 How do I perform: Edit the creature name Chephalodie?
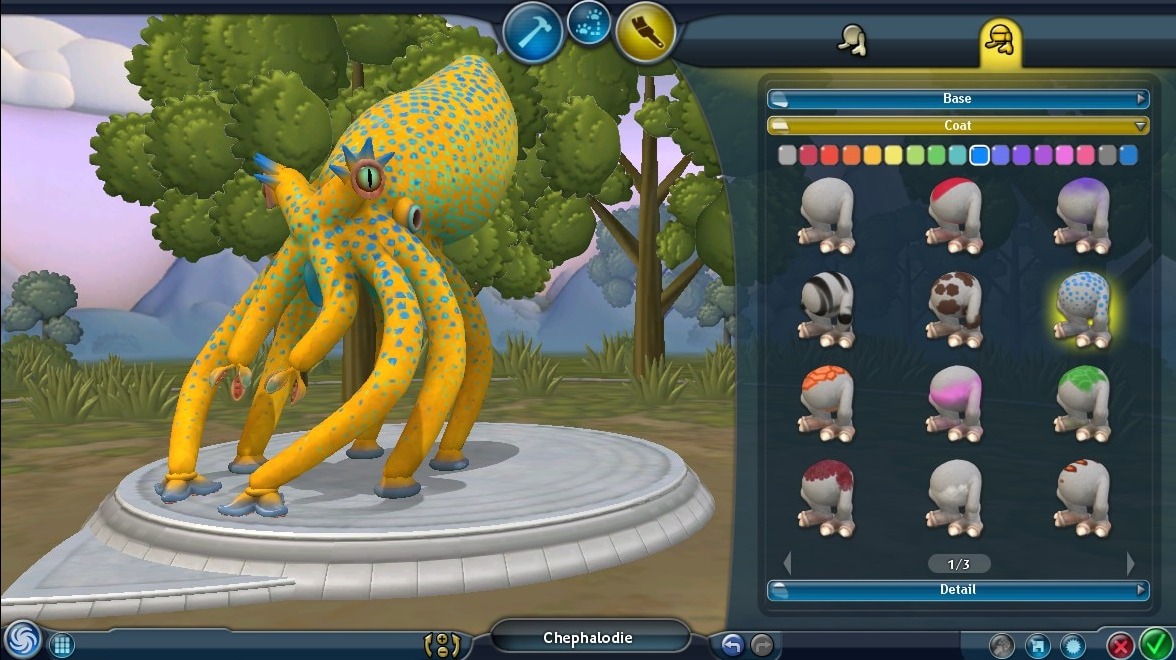click(588, 638)
